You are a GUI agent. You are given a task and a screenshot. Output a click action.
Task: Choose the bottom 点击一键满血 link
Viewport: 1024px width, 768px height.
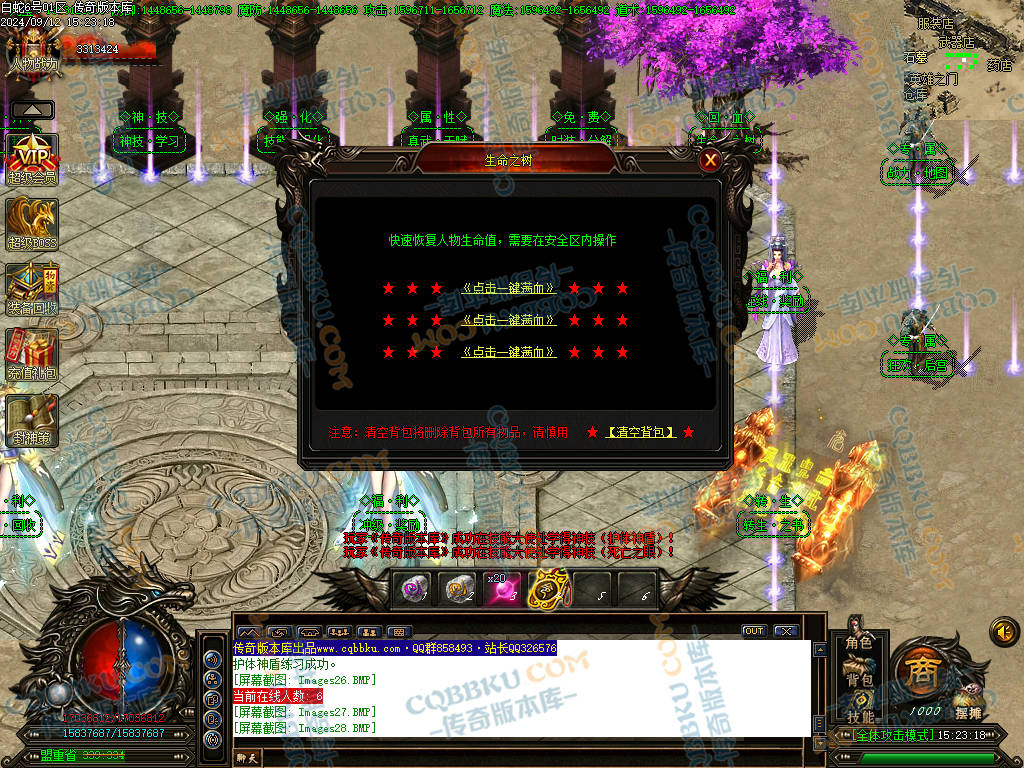pos(509,352)
